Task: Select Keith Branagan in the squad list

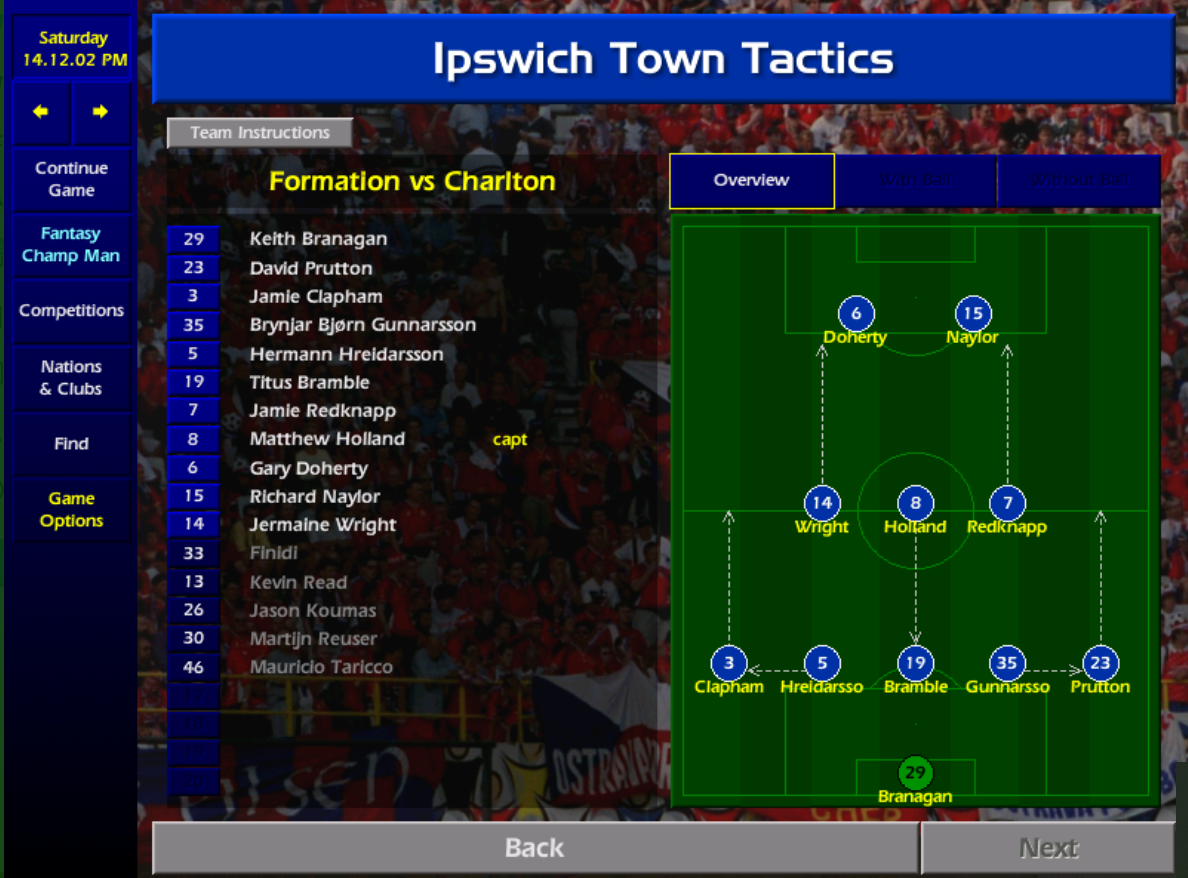Action: click(318, 239)
